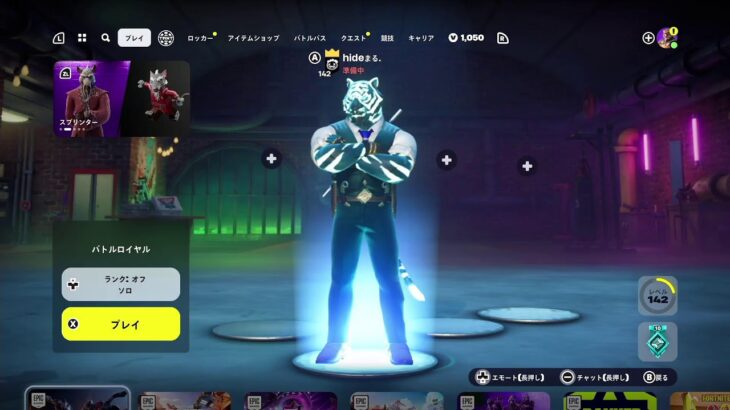Viewport: 730px width, 410px height.
Task: Start the match with the yellow プレイ button
Action: coord(121,324)
